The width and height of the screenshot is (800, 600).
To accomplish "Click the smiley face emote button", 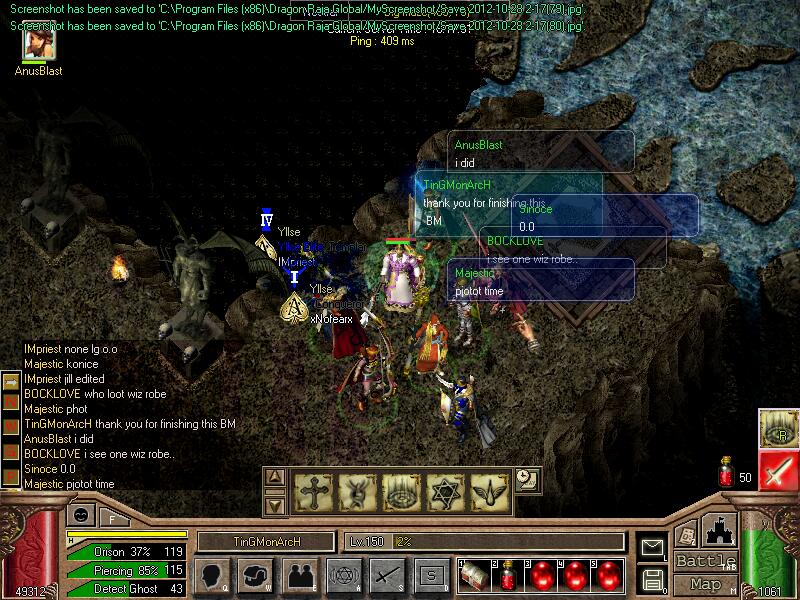I will point(79,516).
